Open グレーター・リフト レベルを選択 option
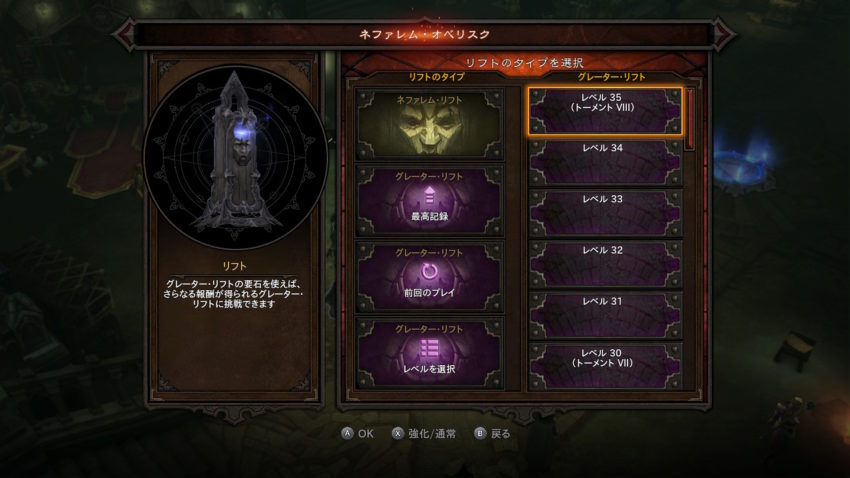Viewport: 850px width, 478px height. 431,351
